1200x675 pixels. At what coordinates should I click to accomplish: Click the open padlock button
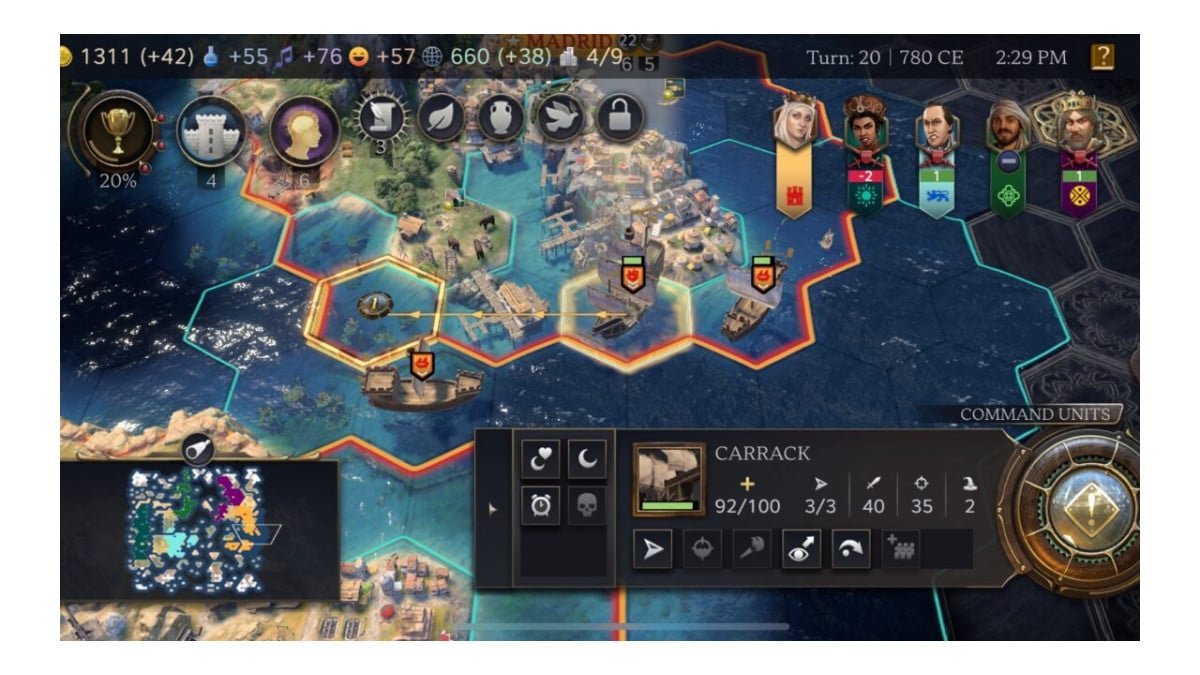619,118
